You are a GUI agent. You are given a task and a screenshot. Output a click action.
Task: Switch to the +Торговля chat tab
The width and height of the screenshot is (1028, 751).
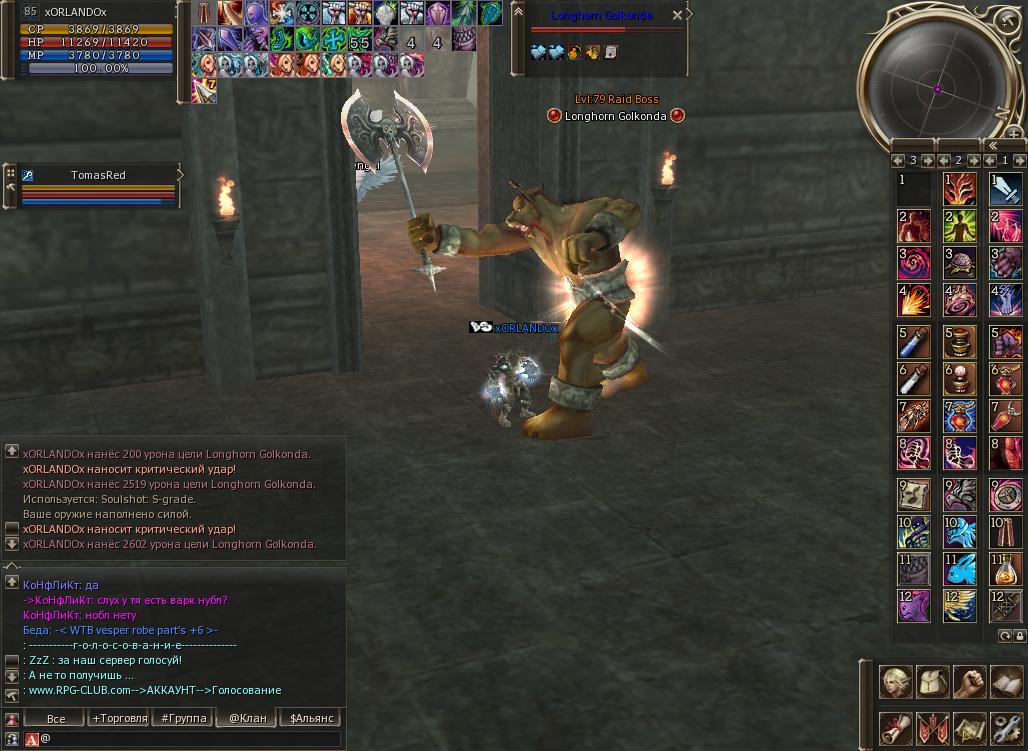click(119, 718)
